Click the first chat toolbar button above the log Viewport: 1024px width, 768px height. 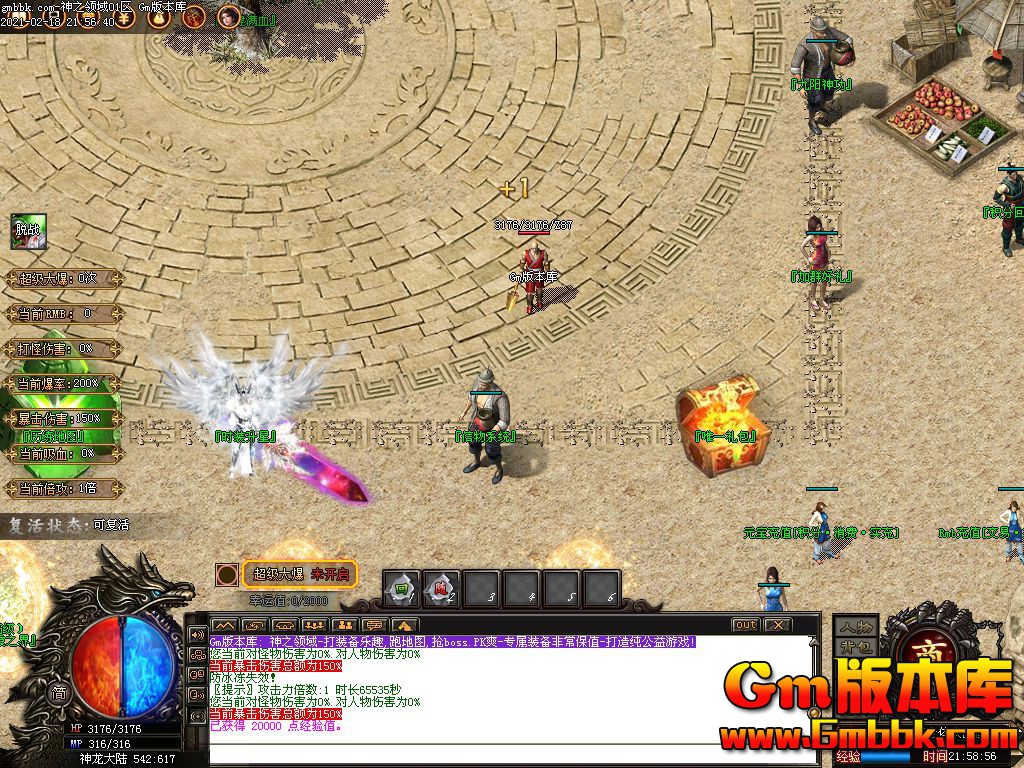pos(224,625)
